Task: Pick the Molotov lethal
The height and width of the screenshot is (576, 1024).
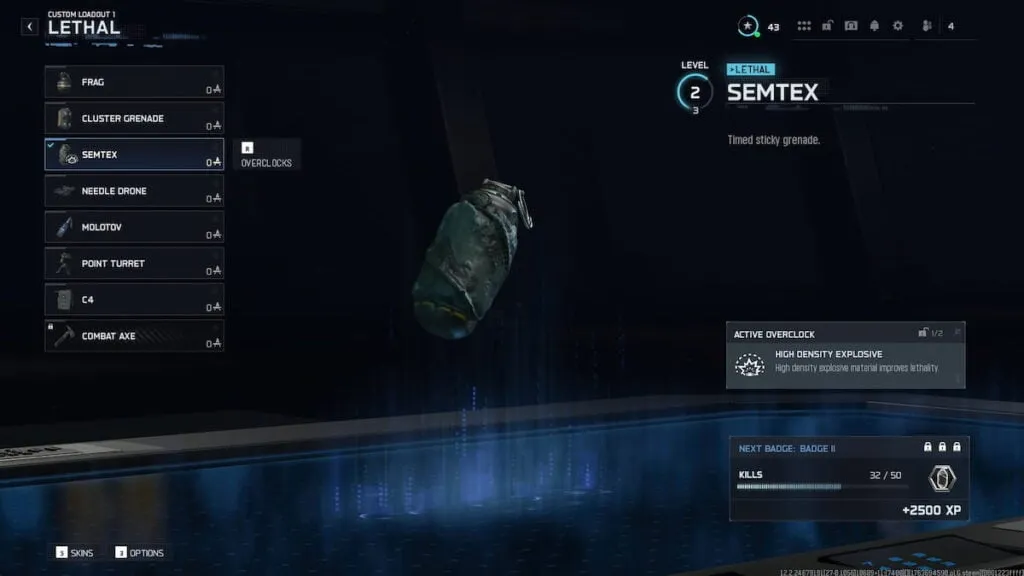Action: point(134,227)
